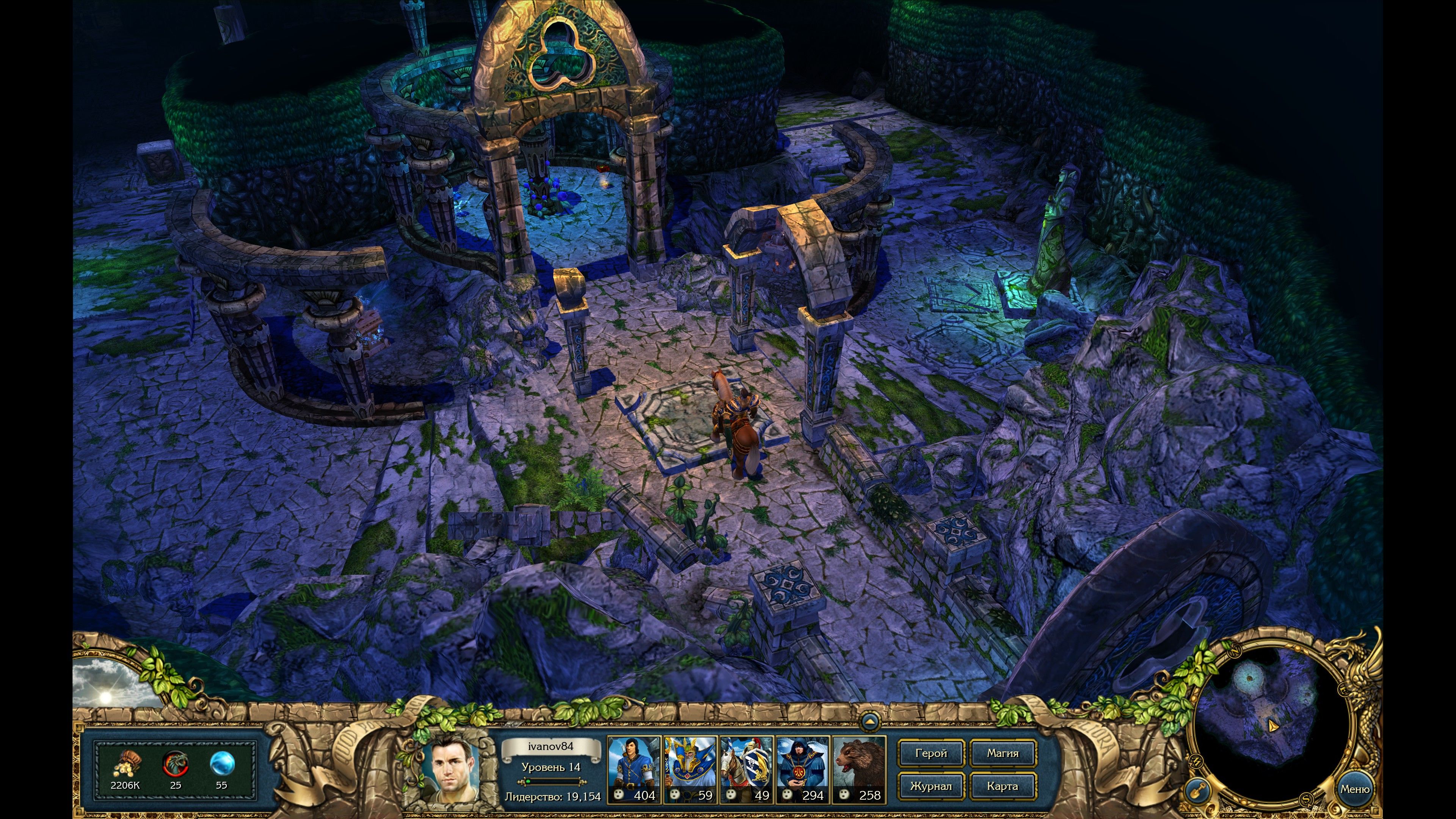Open the Меню game menu
Image resolution: width=1456 pixels, height=819 pixels.
pyautogui.click(x=1354, y=789)
